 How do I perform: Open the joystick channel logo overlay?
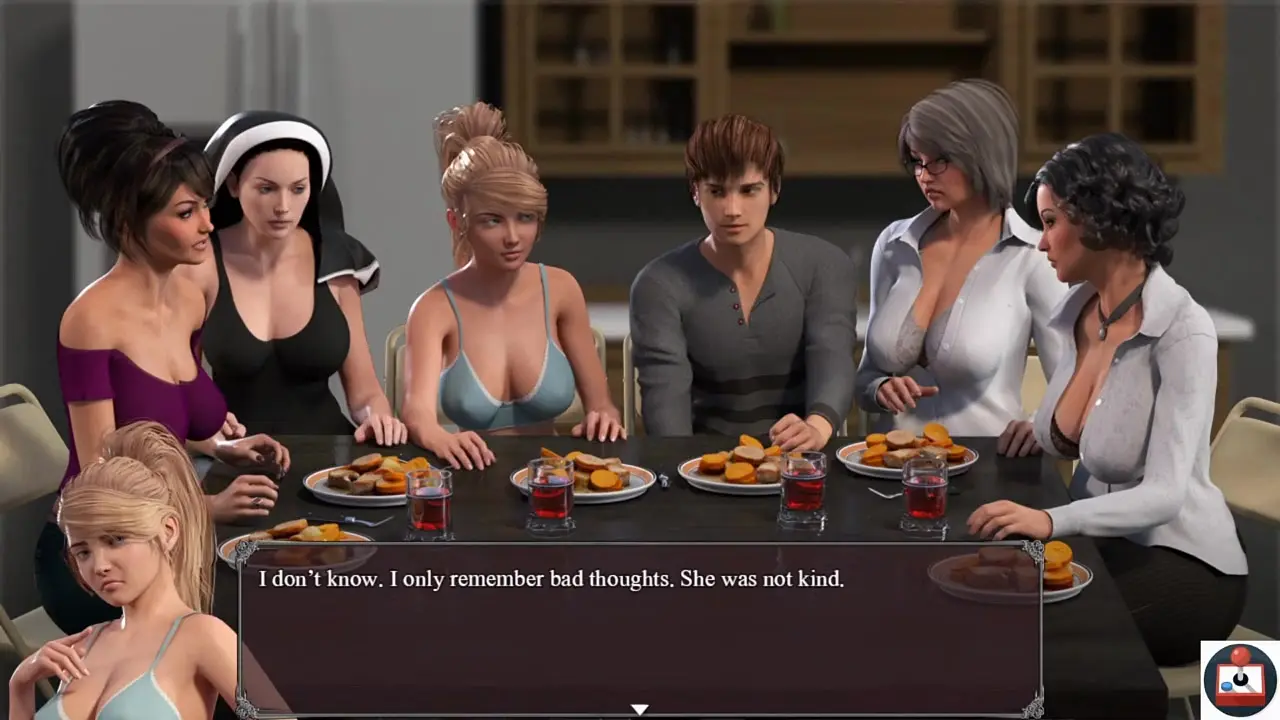(1239, 680)
